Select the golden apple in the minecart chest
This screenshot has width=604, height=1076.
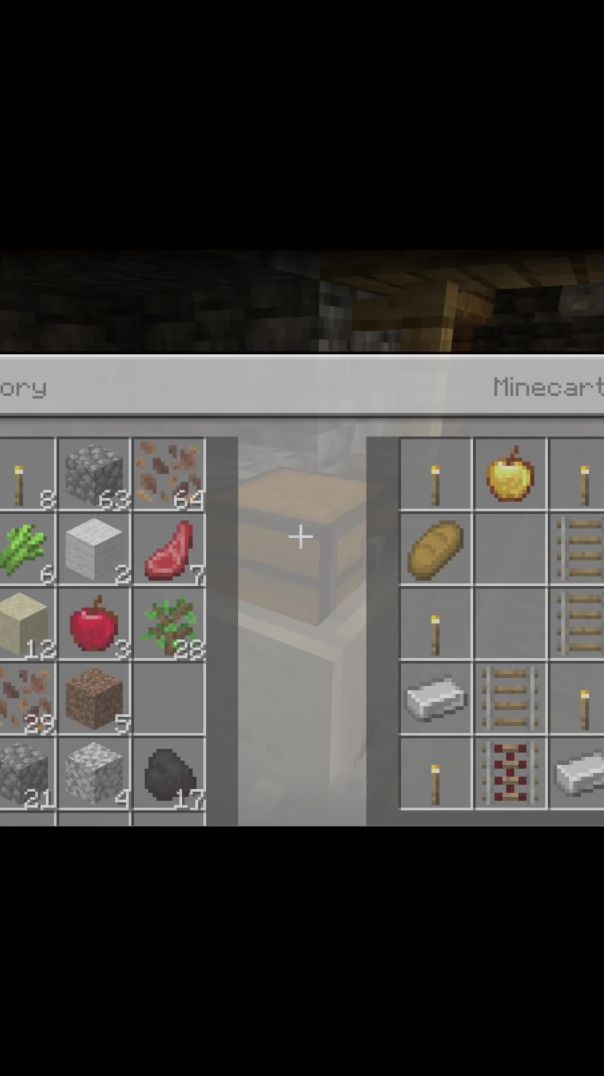click(510, 474)
